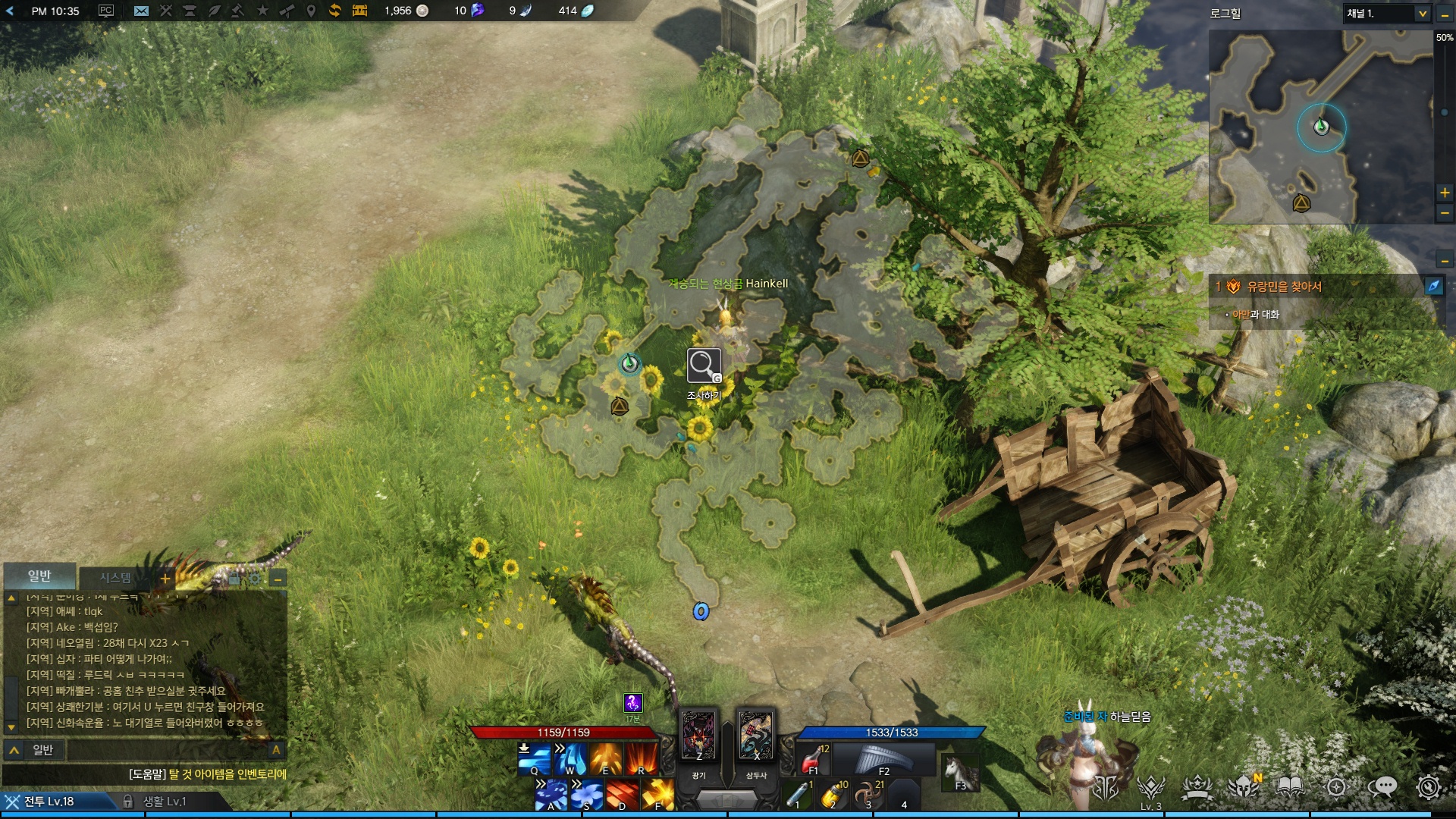The height and width of the screenshot is (819, 1456).
Task: Click the minimap of 로그힐
Action: [1320, 127]
